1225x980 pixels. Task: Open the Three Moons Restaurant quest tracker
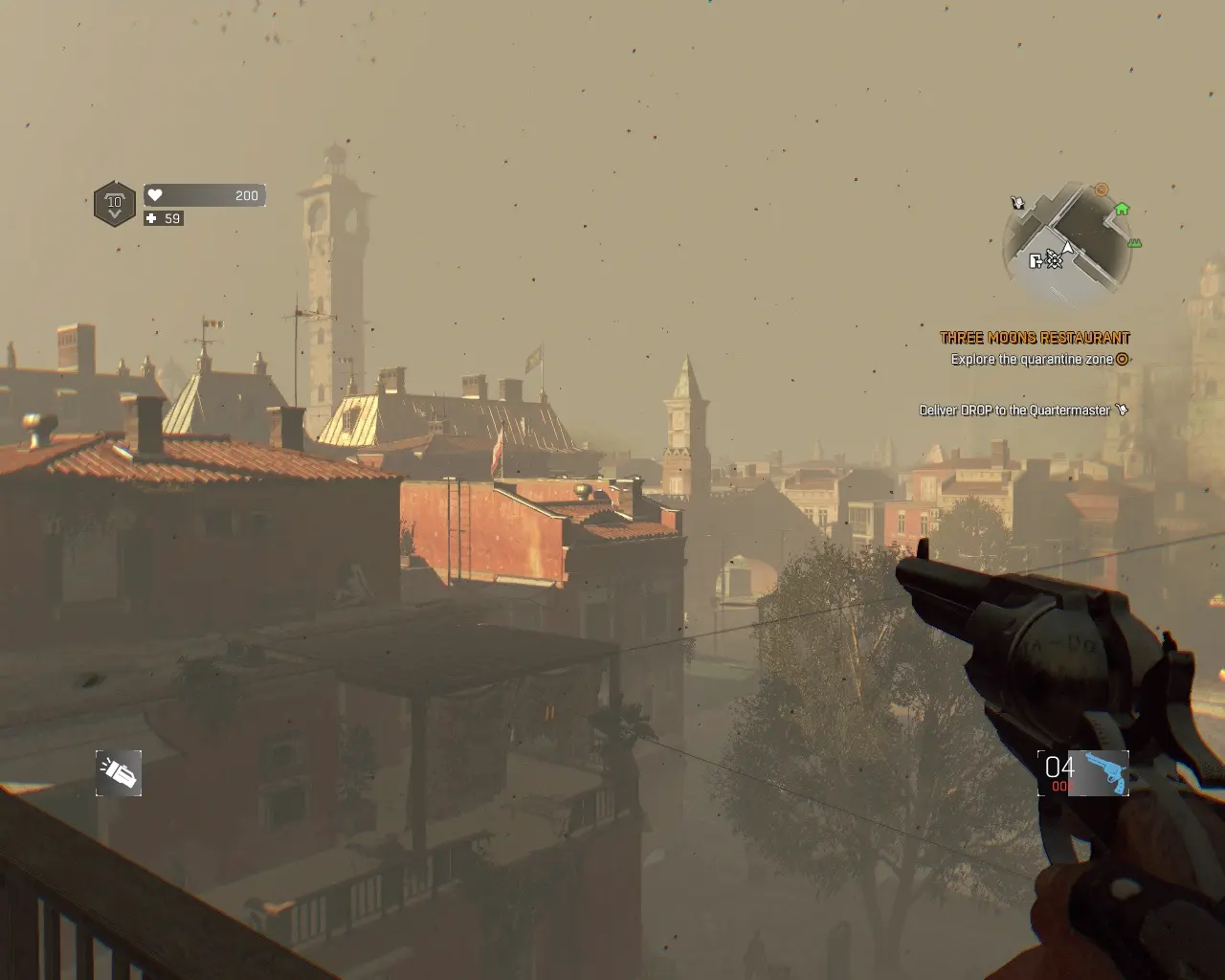(x=1035, y=338)
